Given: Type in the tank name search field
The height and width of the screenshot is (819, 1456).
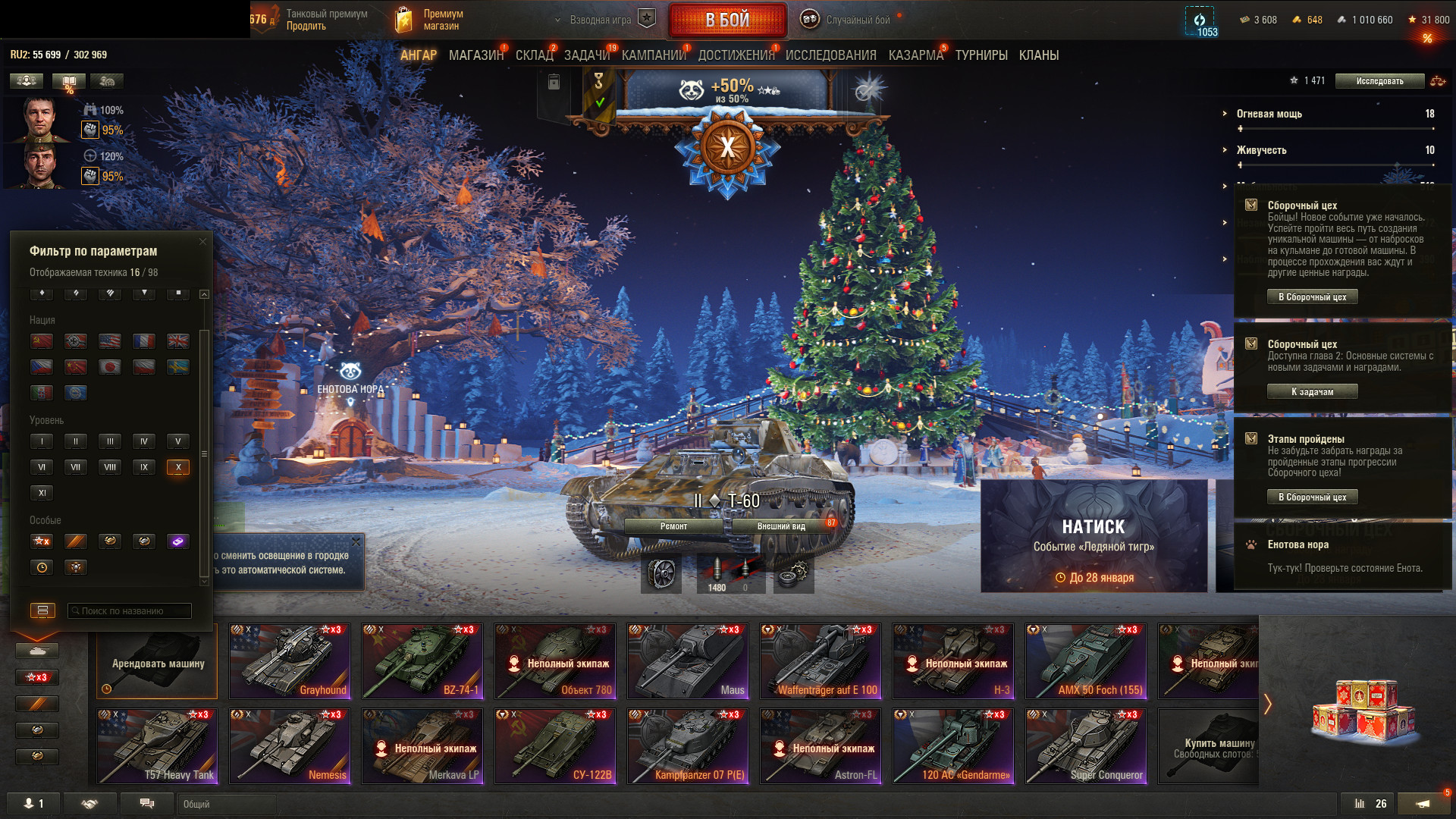Looking at the screenshot, I should click(130, 610).
